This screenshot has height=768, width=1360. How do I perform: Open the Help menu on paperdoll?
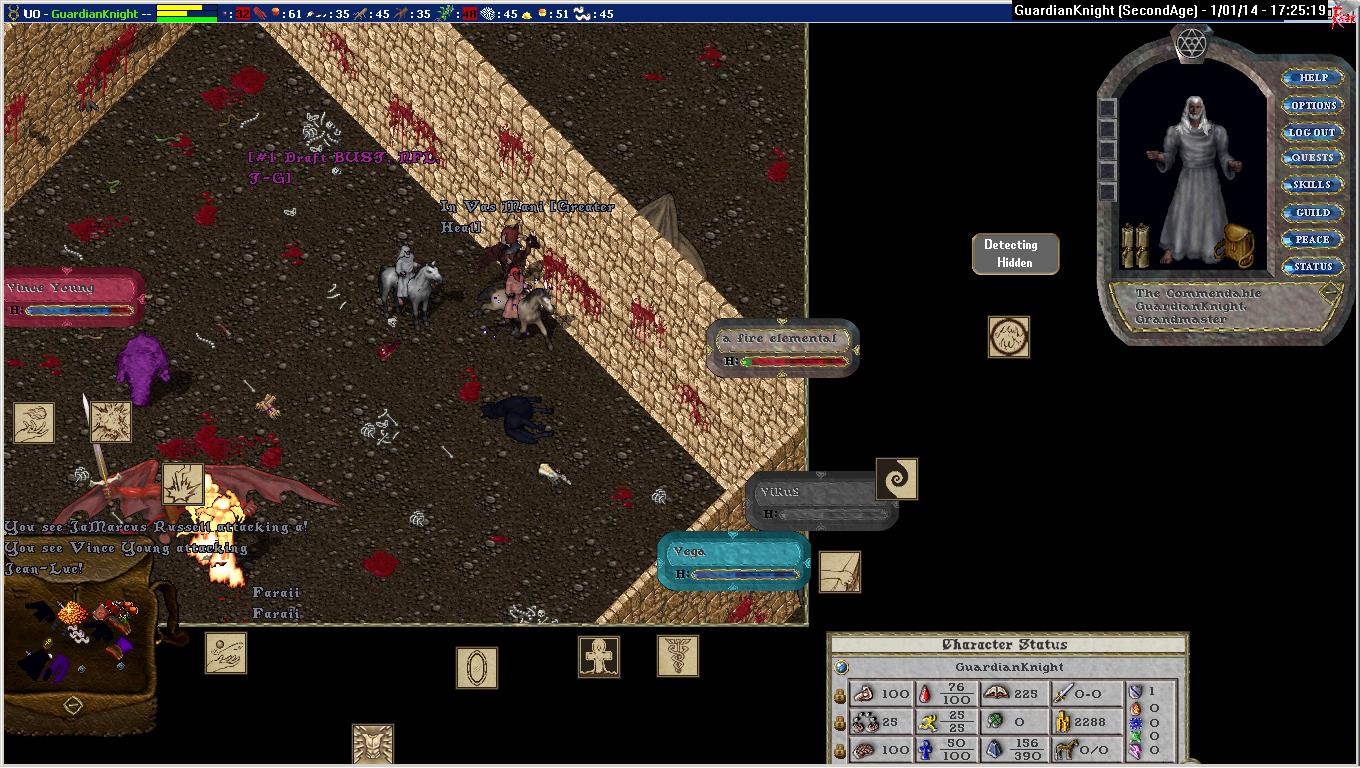tap(1313, 78)
